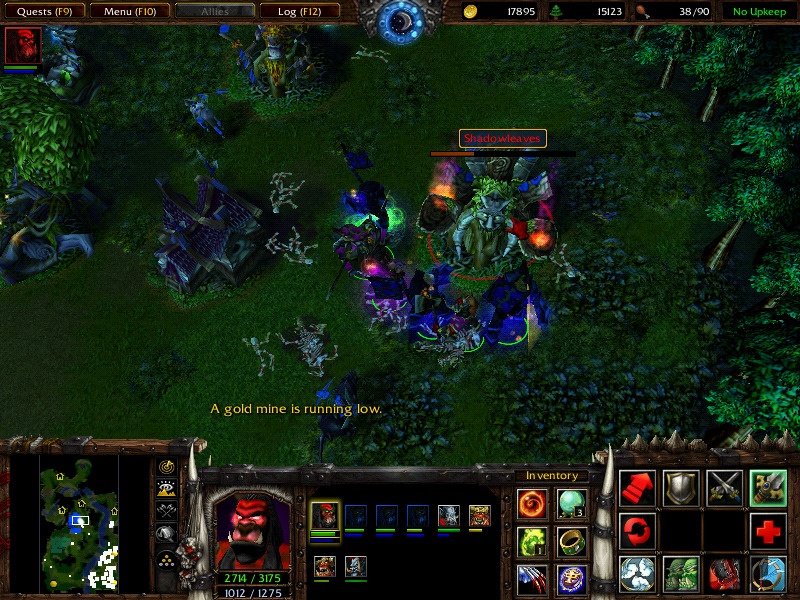This screenshot has height=600, width=800.
Task: Open the Menu (F10) button
Action: tap(128, 12)
